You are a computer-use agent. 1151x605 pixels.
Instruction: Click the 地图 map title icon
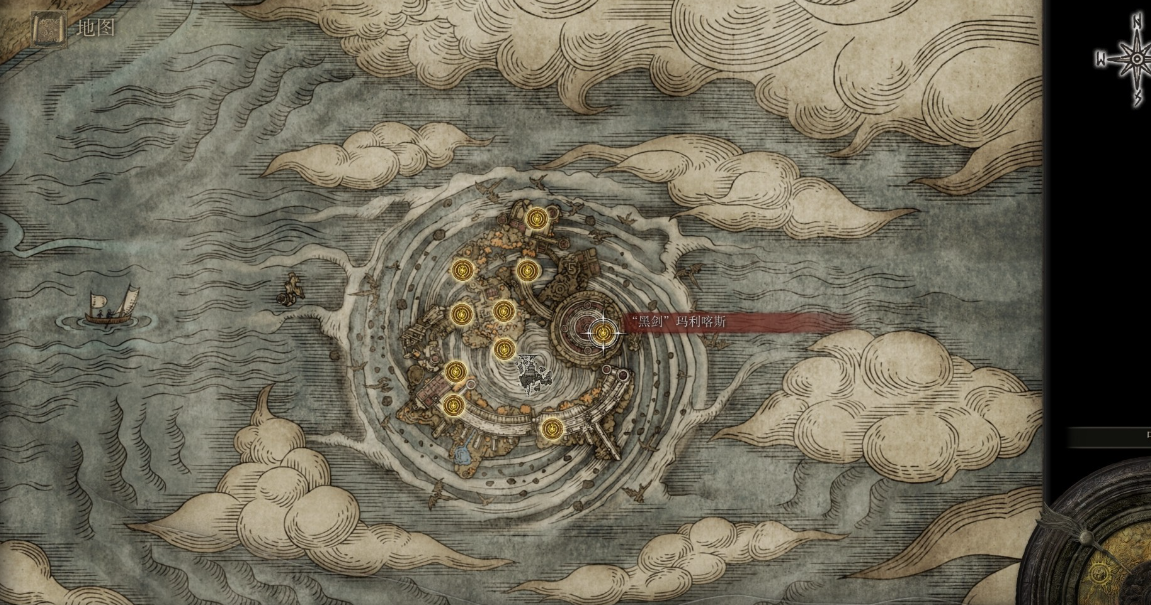[48, 28]
